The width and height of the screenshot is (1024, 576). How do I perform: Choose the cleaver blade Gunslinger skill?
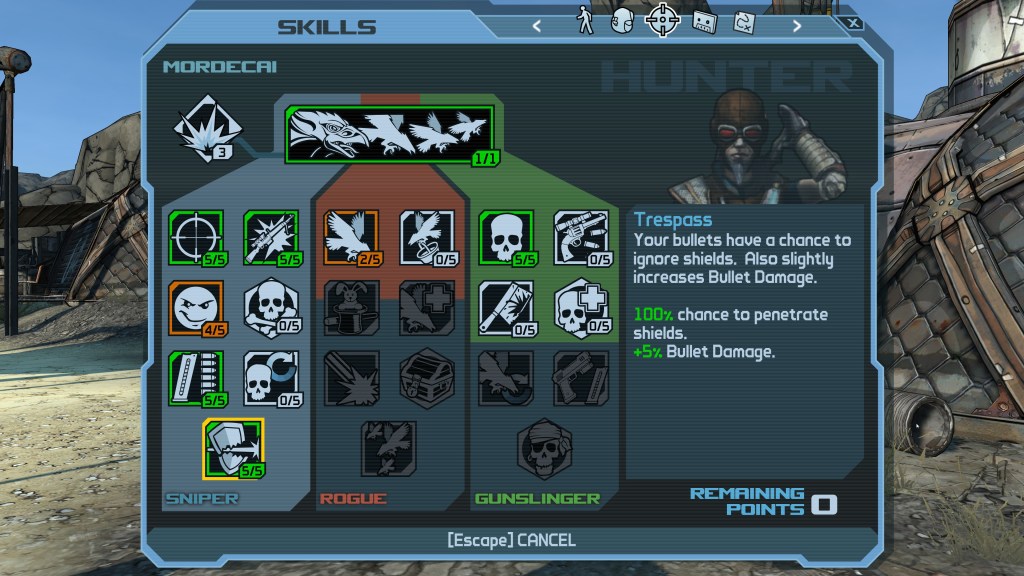click(x=504, y=308)
